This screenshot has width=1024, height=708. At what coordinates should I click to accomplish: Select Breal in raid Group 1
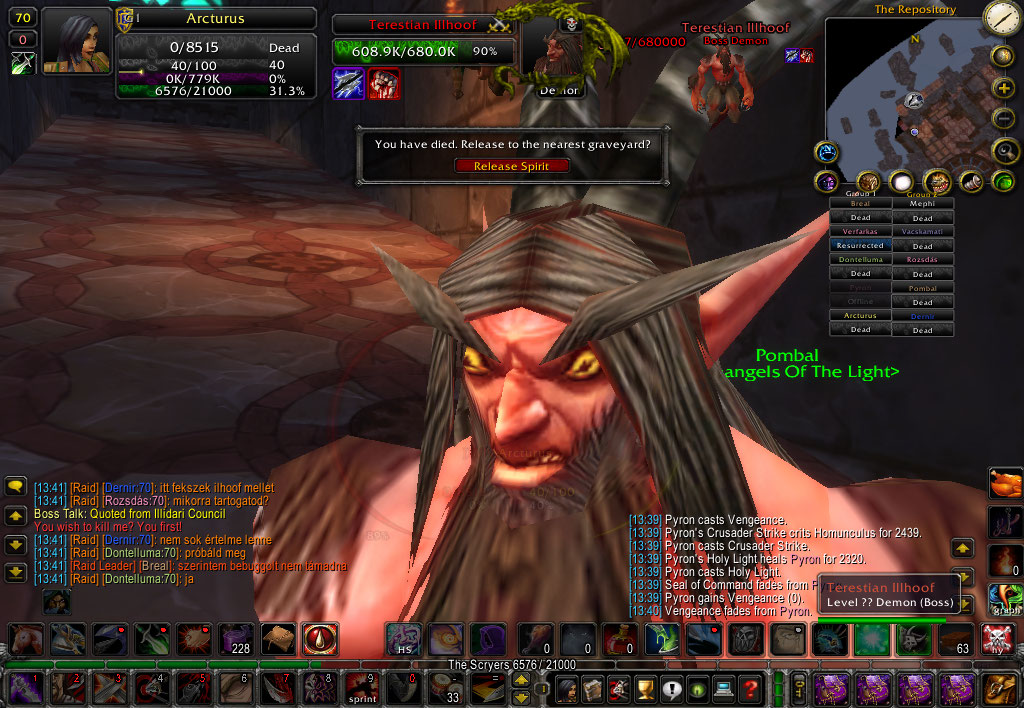pos(860,203)
